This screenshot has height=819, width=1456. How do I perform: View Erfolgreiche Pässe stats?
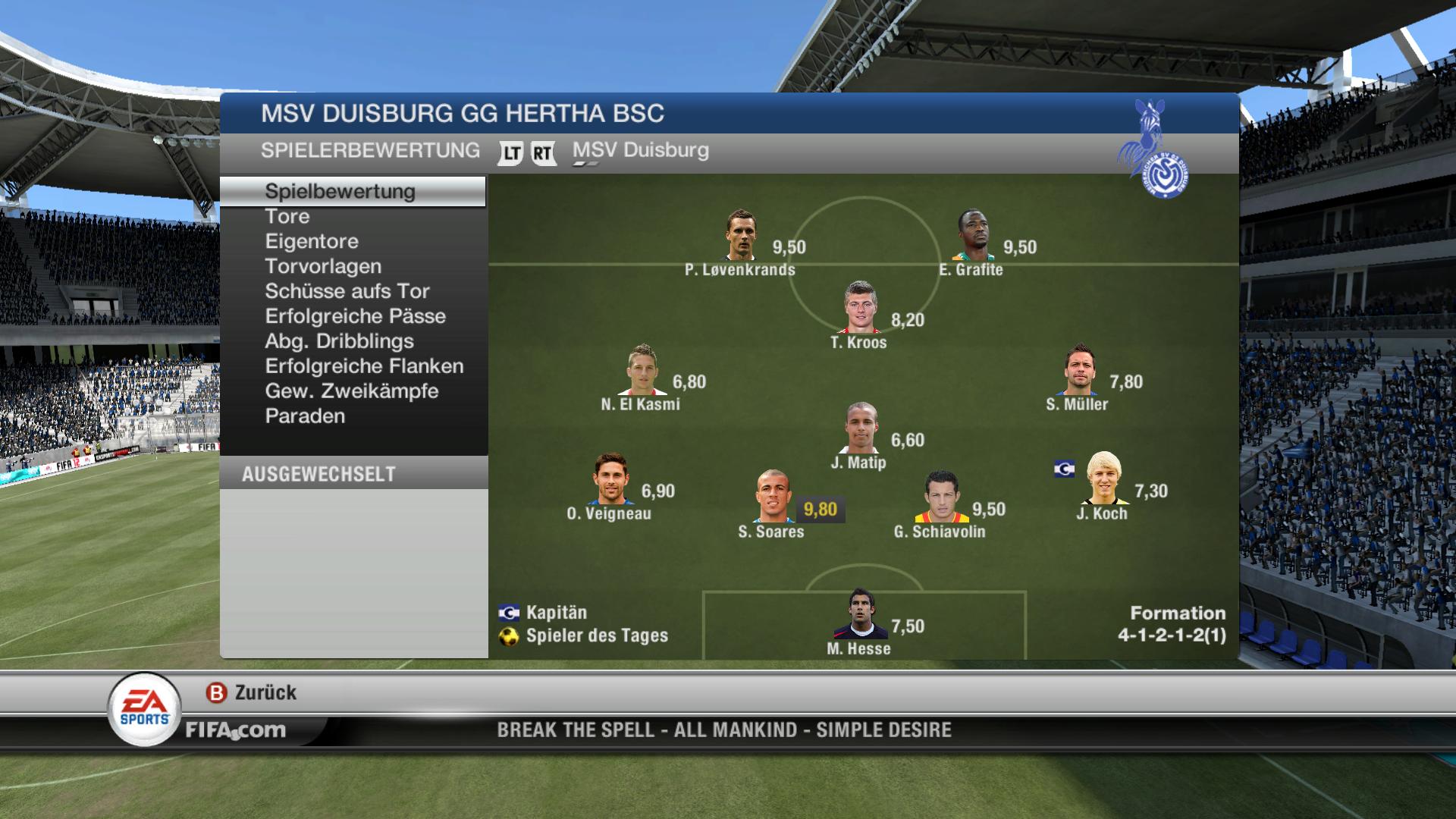355,317
